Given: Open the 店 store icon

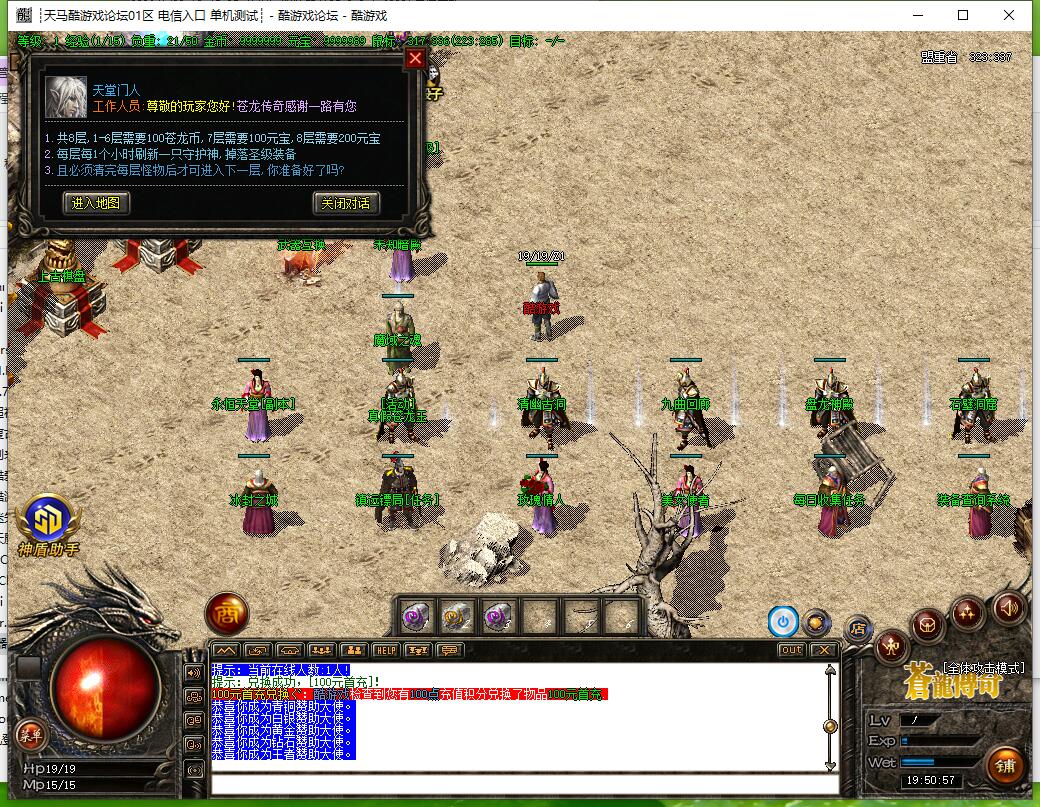Looking at the screenshot, I should 857,628.
